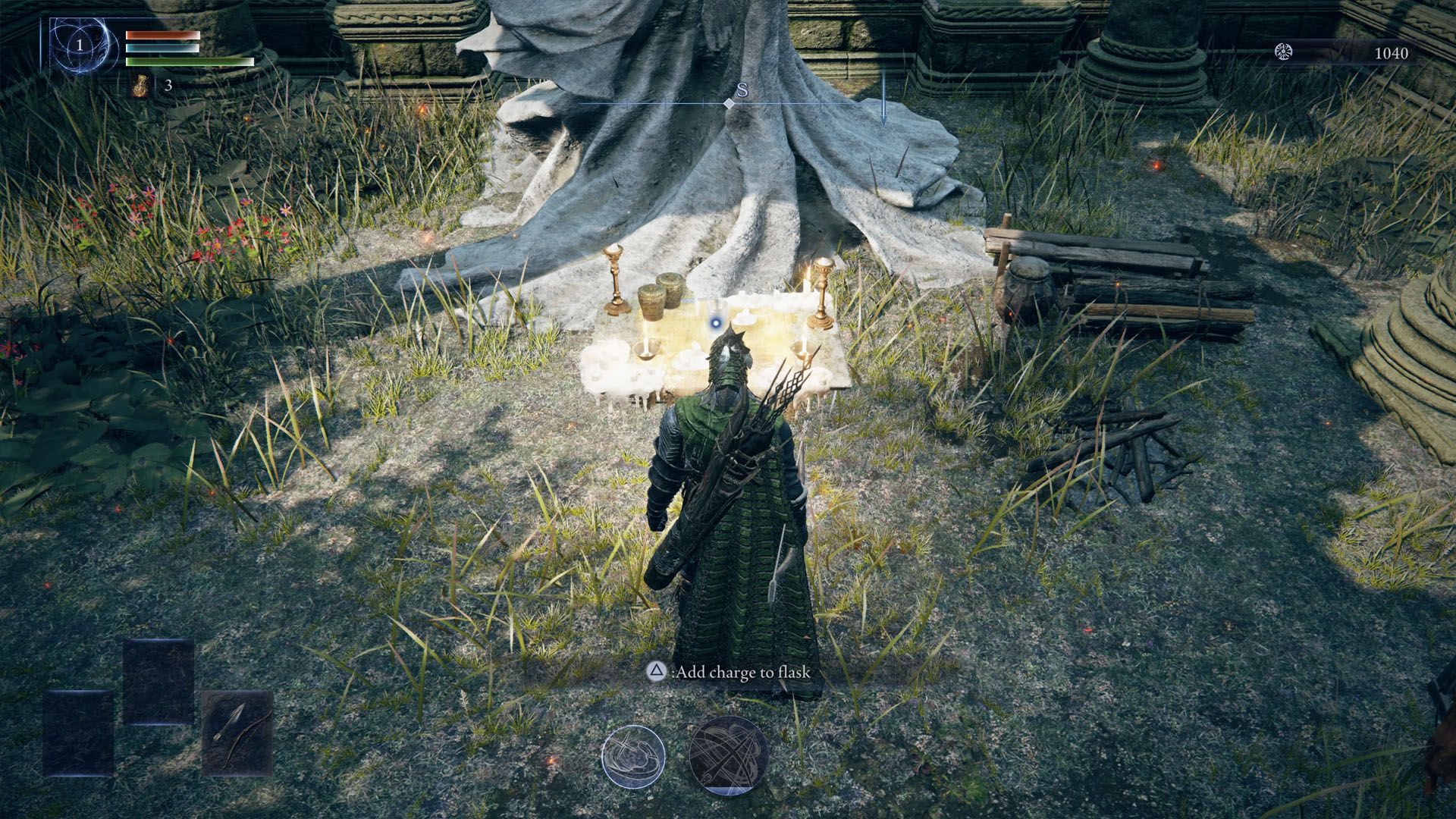The width and height of the screenshot is (1456, 819).
Task: Click the crafting kit icon at bottom center
Action: pos(635,754)
